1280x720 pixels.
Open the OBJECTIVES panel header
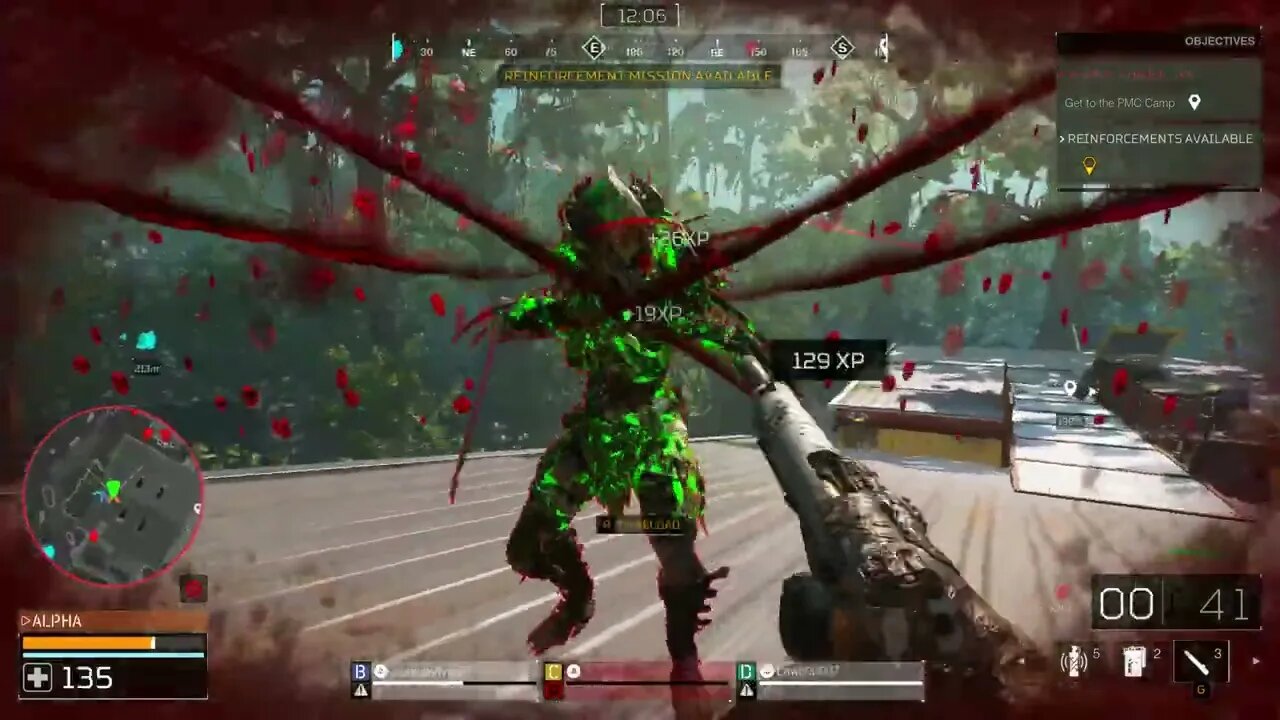[x=1218, y=41]
